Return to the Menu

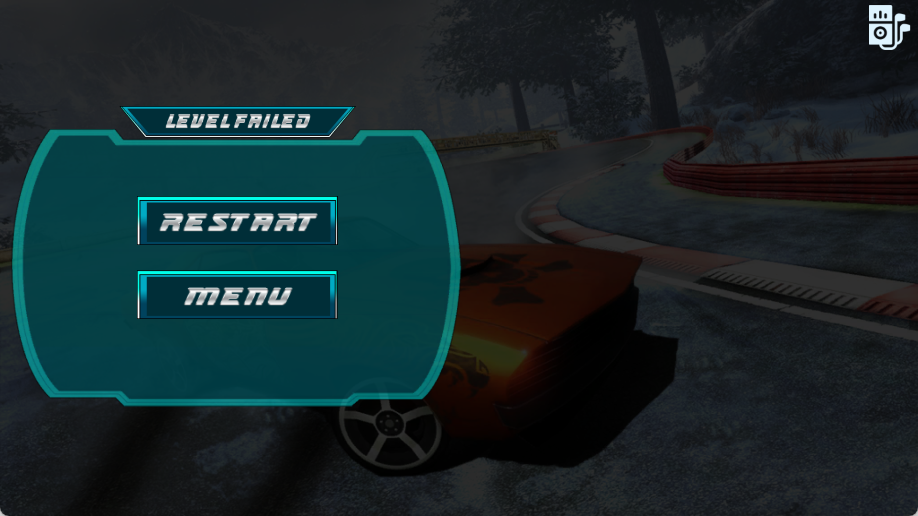237,295
